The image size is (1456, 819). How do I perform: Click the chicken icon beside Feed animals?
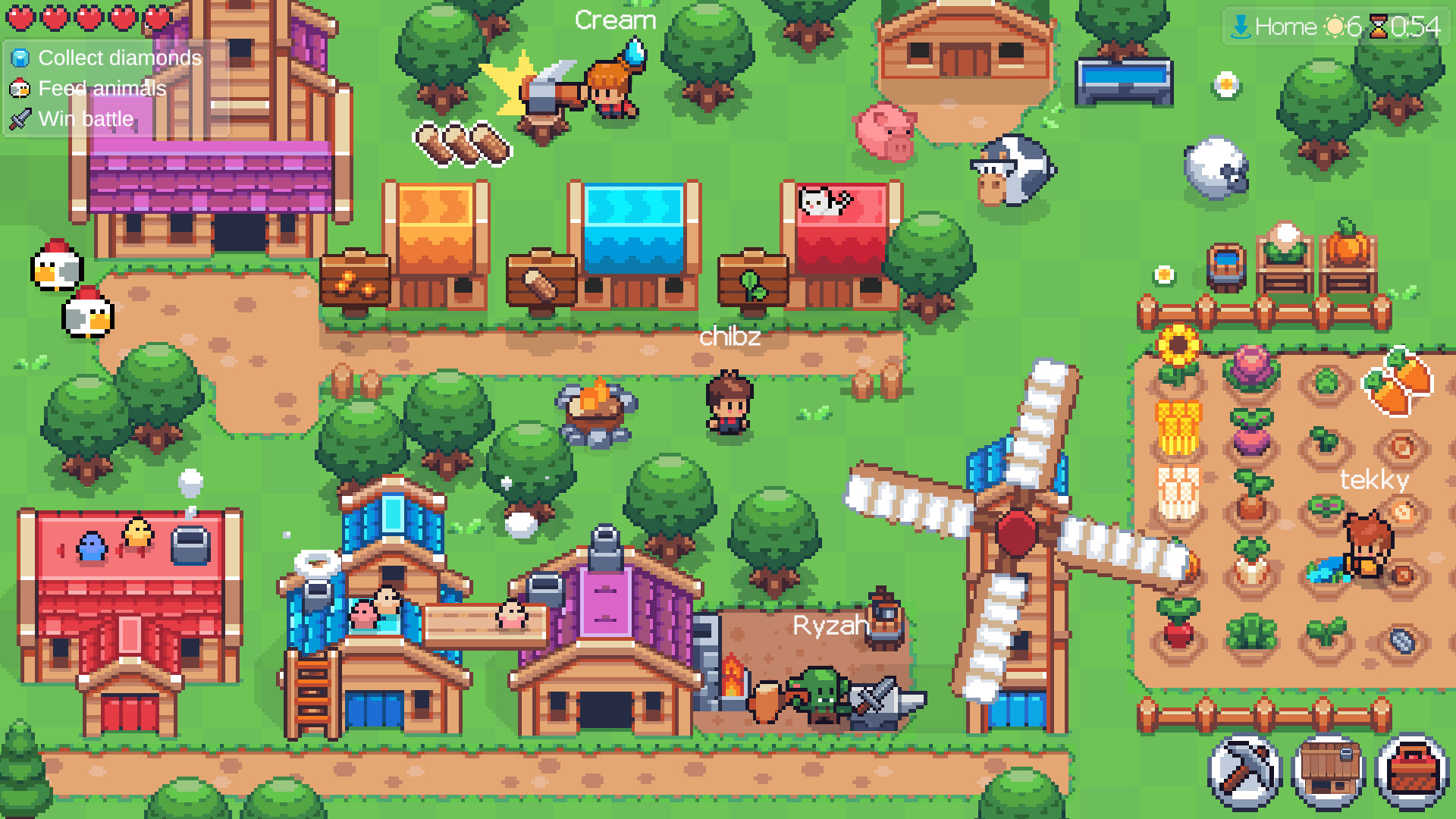[19, 88]
